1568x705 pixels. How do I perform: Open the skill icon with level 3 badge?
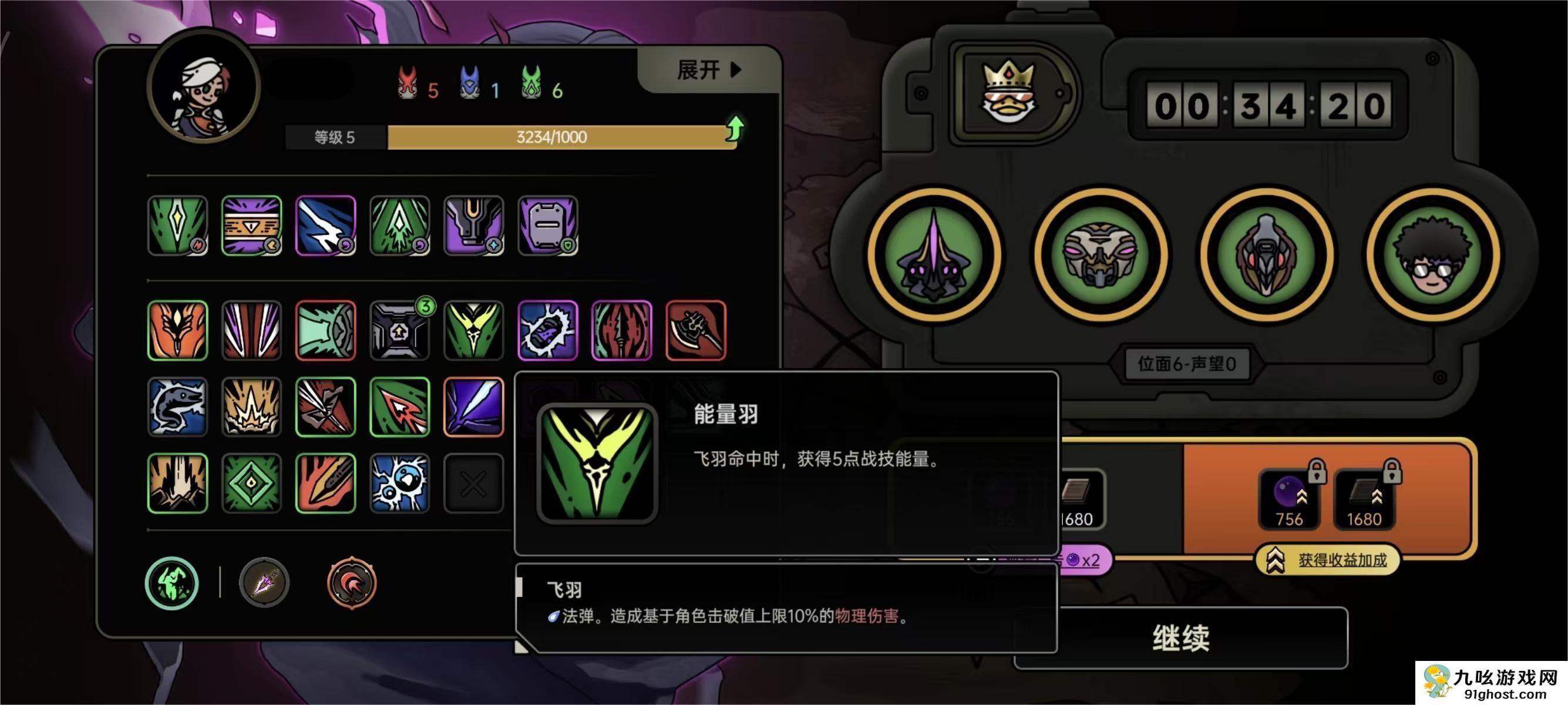click(400, 330)
